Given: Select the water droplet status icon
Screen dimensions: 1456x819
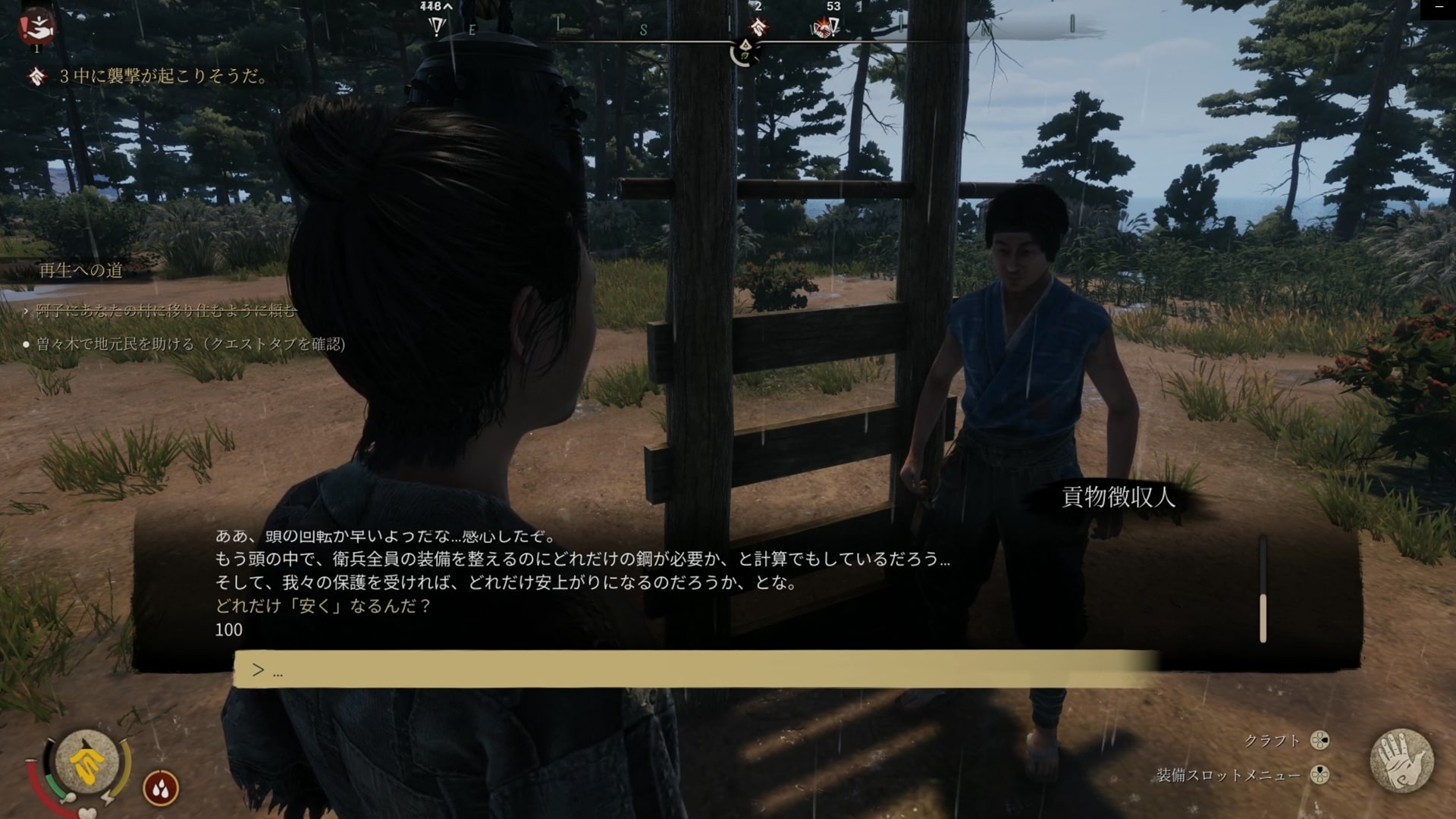Looking at the screenshot, I should 161,789.
